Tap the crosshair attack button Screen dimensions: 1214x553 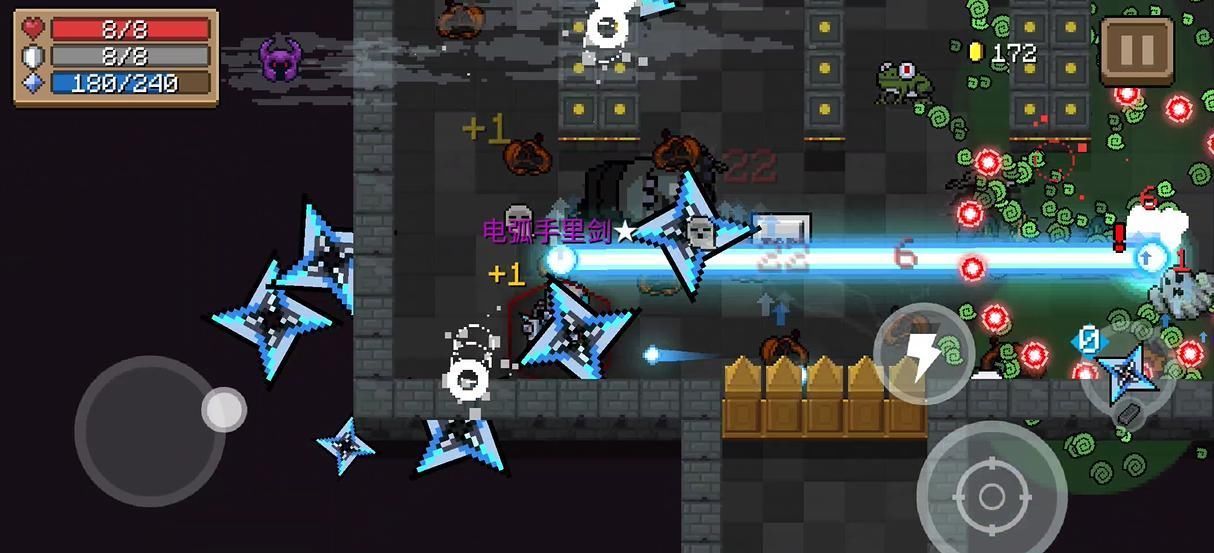991,496
